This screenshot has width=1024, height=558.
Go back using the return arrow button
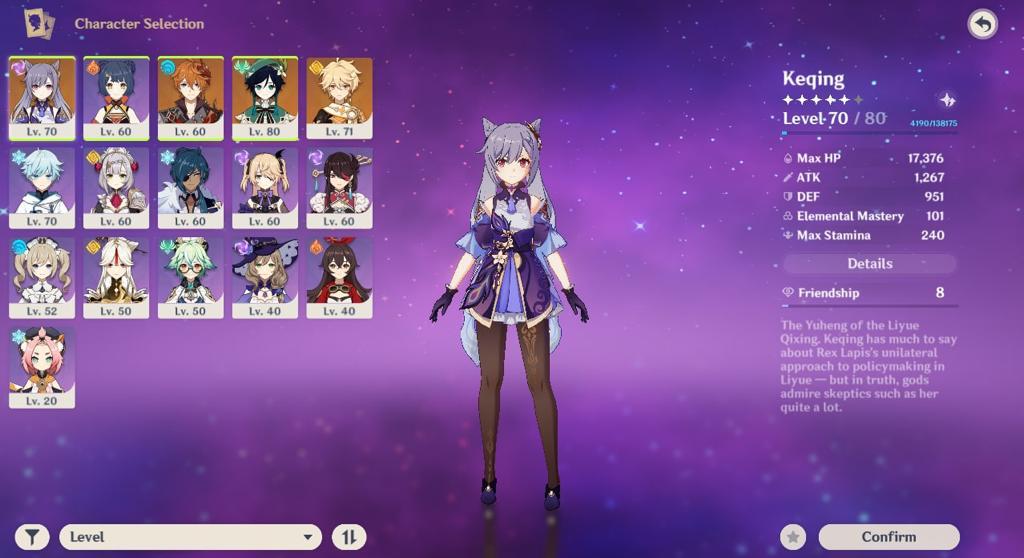click(982, 24)
